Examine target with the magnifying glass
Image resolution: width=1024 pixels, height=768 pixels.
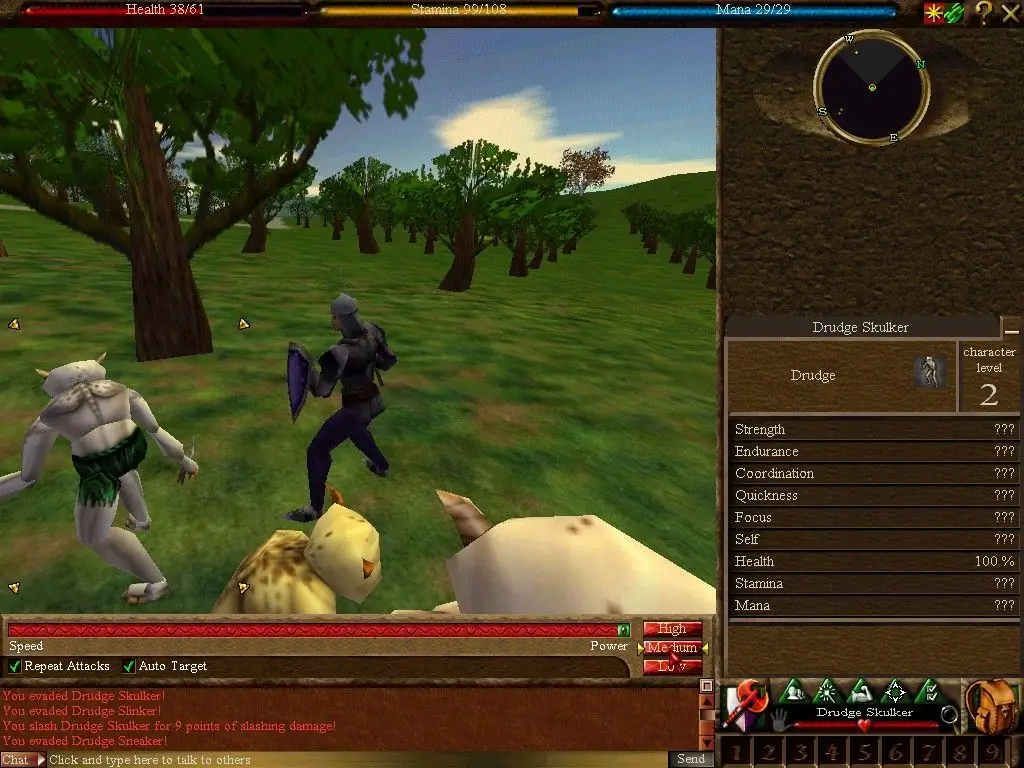949,714
